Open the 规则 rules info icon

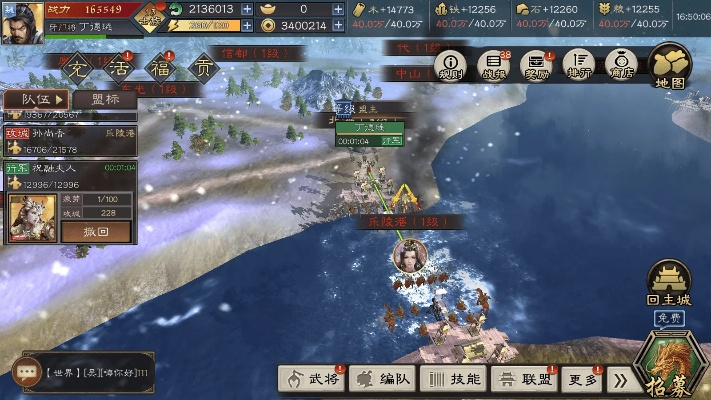coord(452,66)
